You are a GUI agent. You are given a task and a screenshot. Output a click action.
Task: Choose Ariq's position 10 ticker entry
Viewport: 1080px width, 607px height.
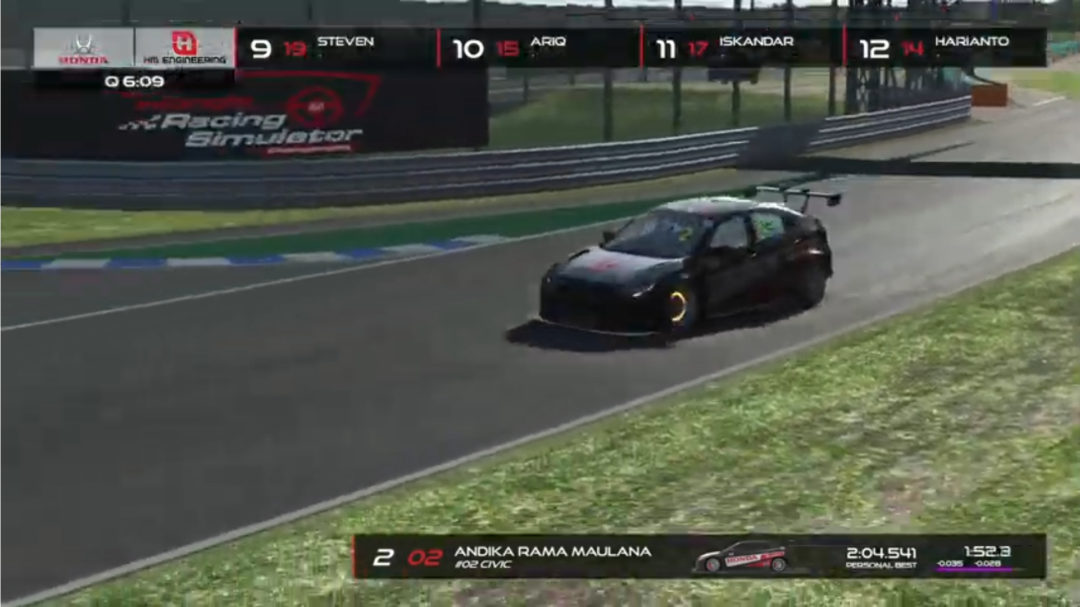click(538, 48)
